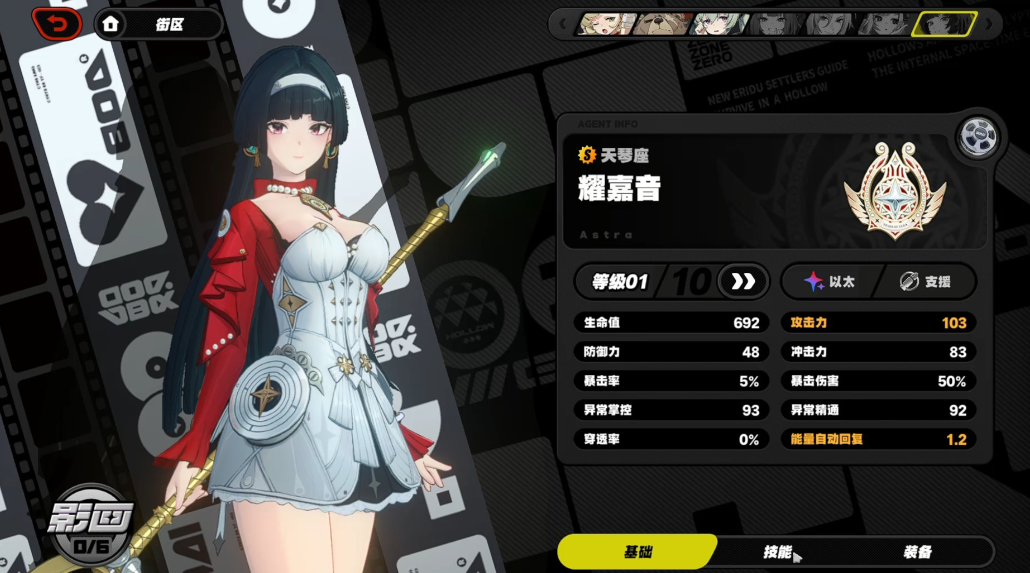Click the yellow-highlighted agent portrait
This screenshot has width=1030, height=573.
(943, 23)
